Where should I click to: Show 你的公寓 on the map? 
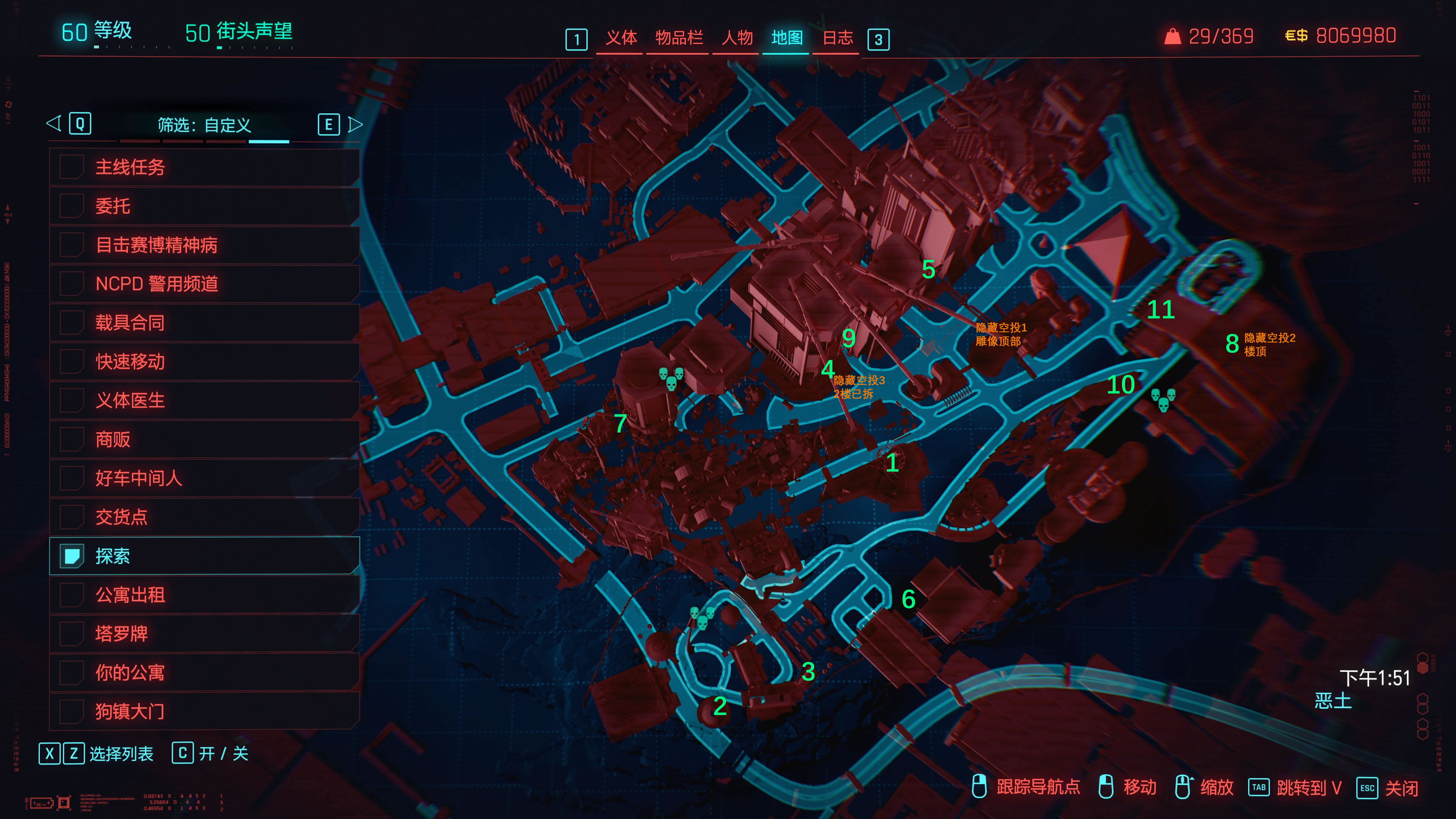point(72,673)
